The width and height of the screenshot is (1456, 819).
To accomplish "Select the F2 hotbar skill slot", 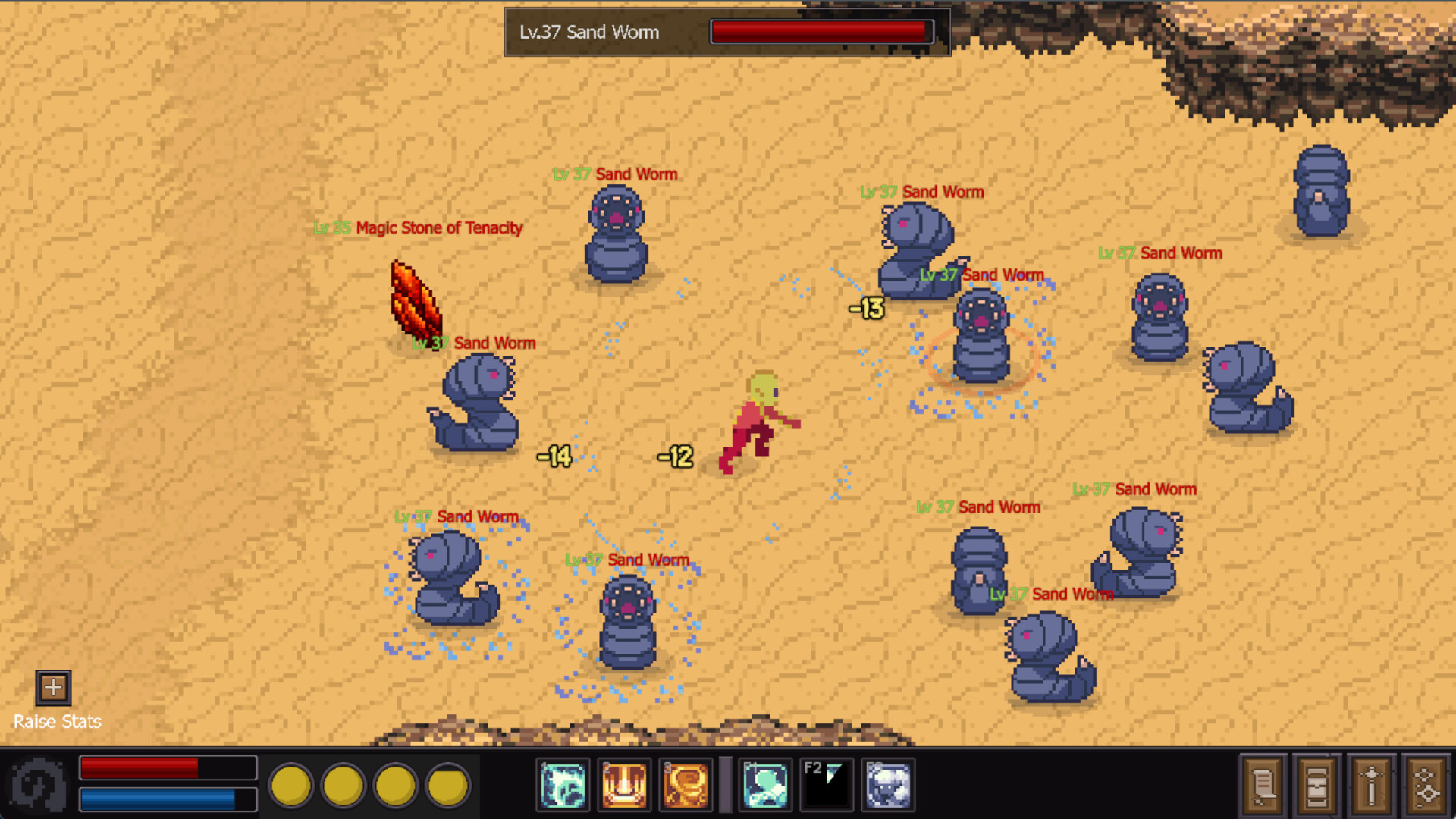I will click(x=827, y=785).
